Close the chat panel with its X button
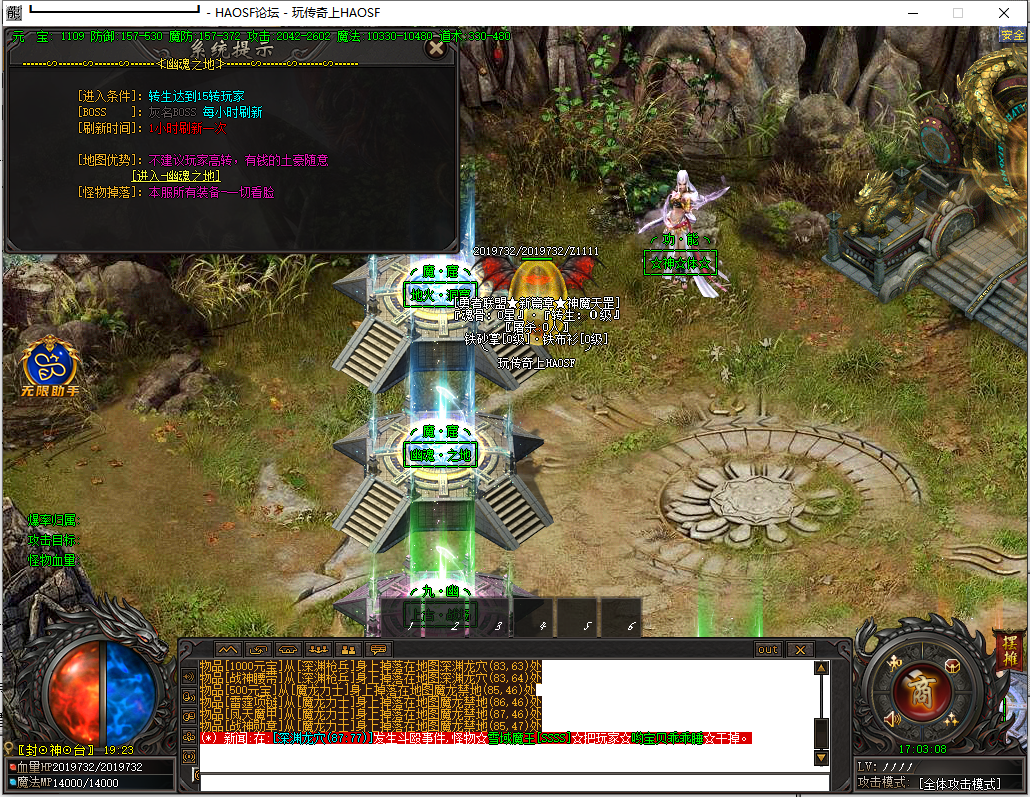 [x=799, y=649]
